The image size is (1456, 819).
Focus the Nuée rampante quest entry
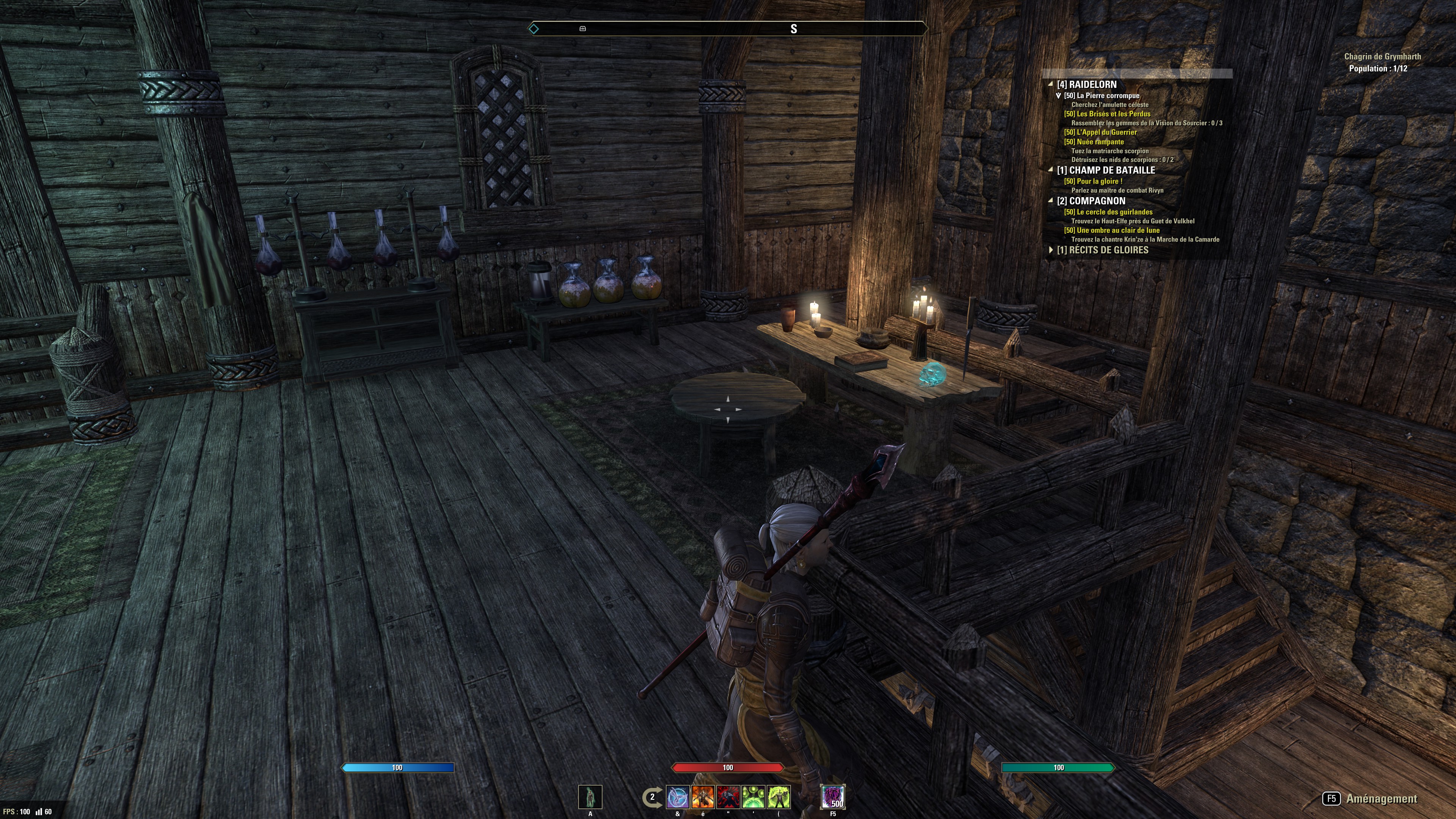[1094, 142]
